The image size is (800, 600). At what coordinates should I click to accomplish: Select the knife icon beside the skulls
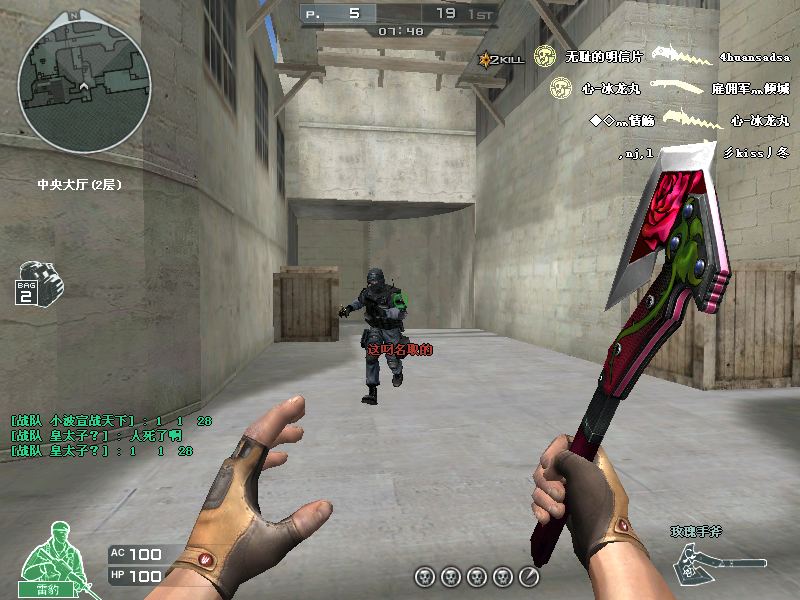pos(528,577)
